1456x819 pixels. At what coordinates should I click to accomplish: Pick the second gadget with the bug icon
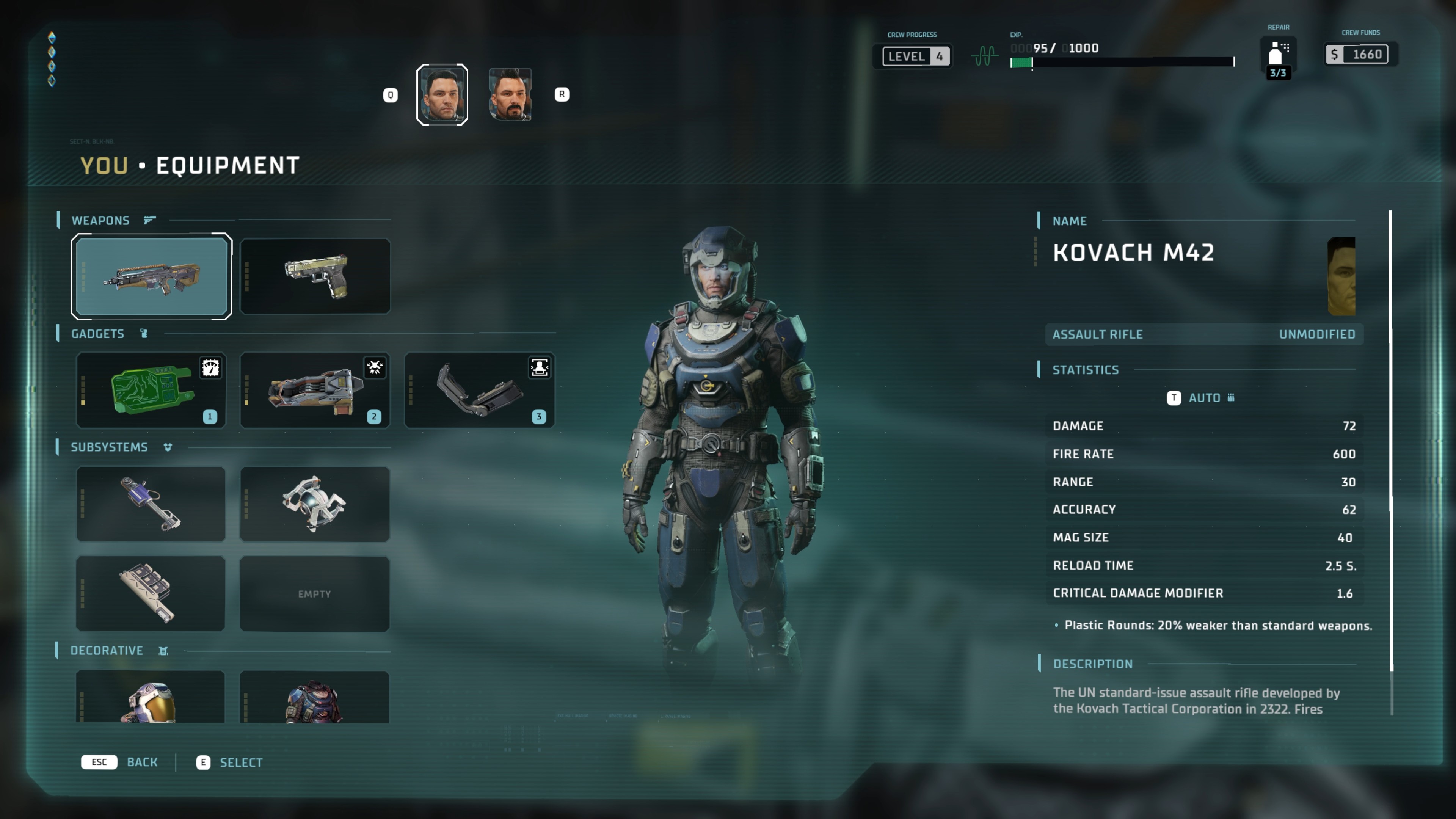[315, 390]
